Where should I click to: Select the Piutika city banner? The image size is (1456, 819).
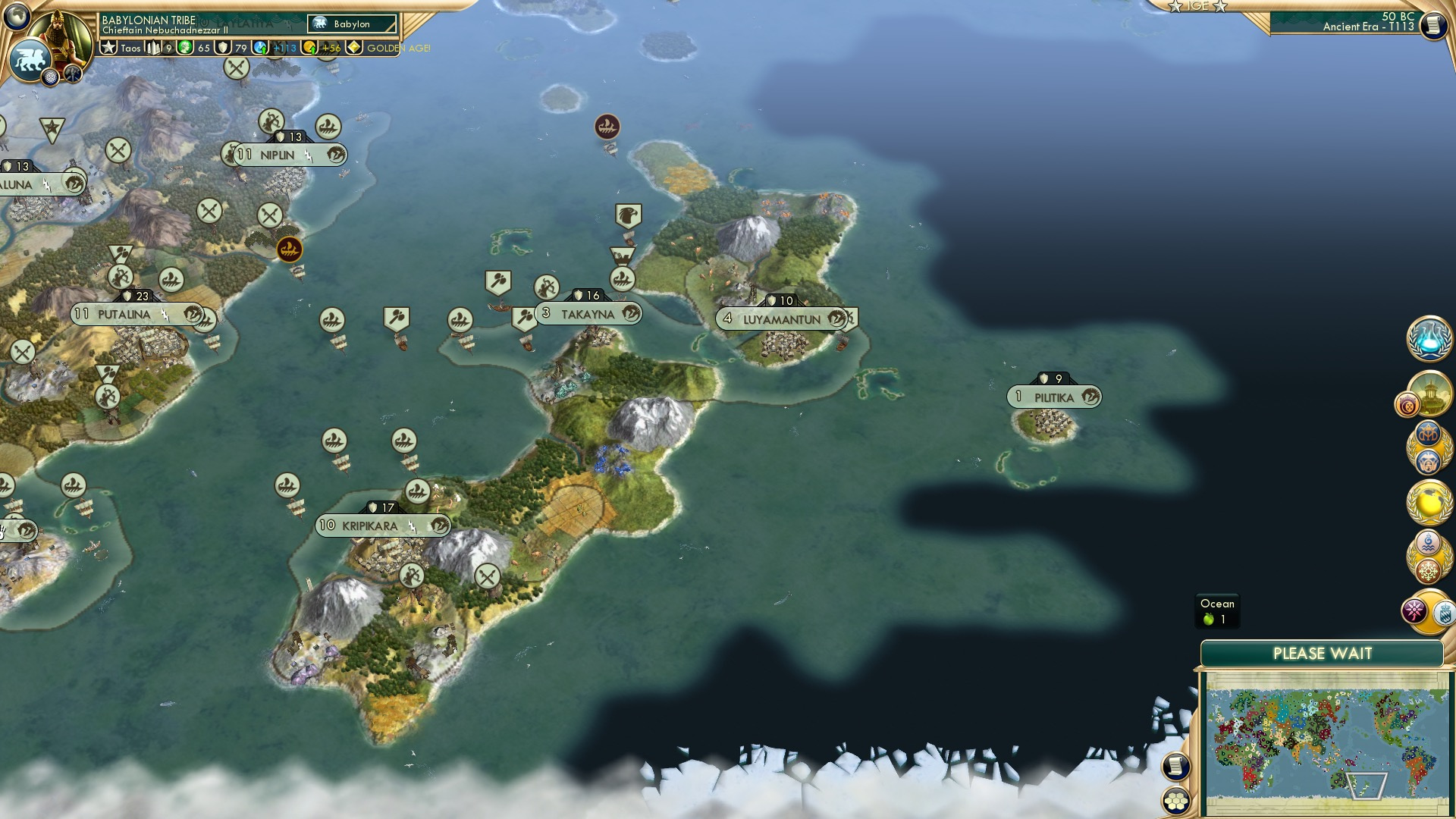point(1053,397)
